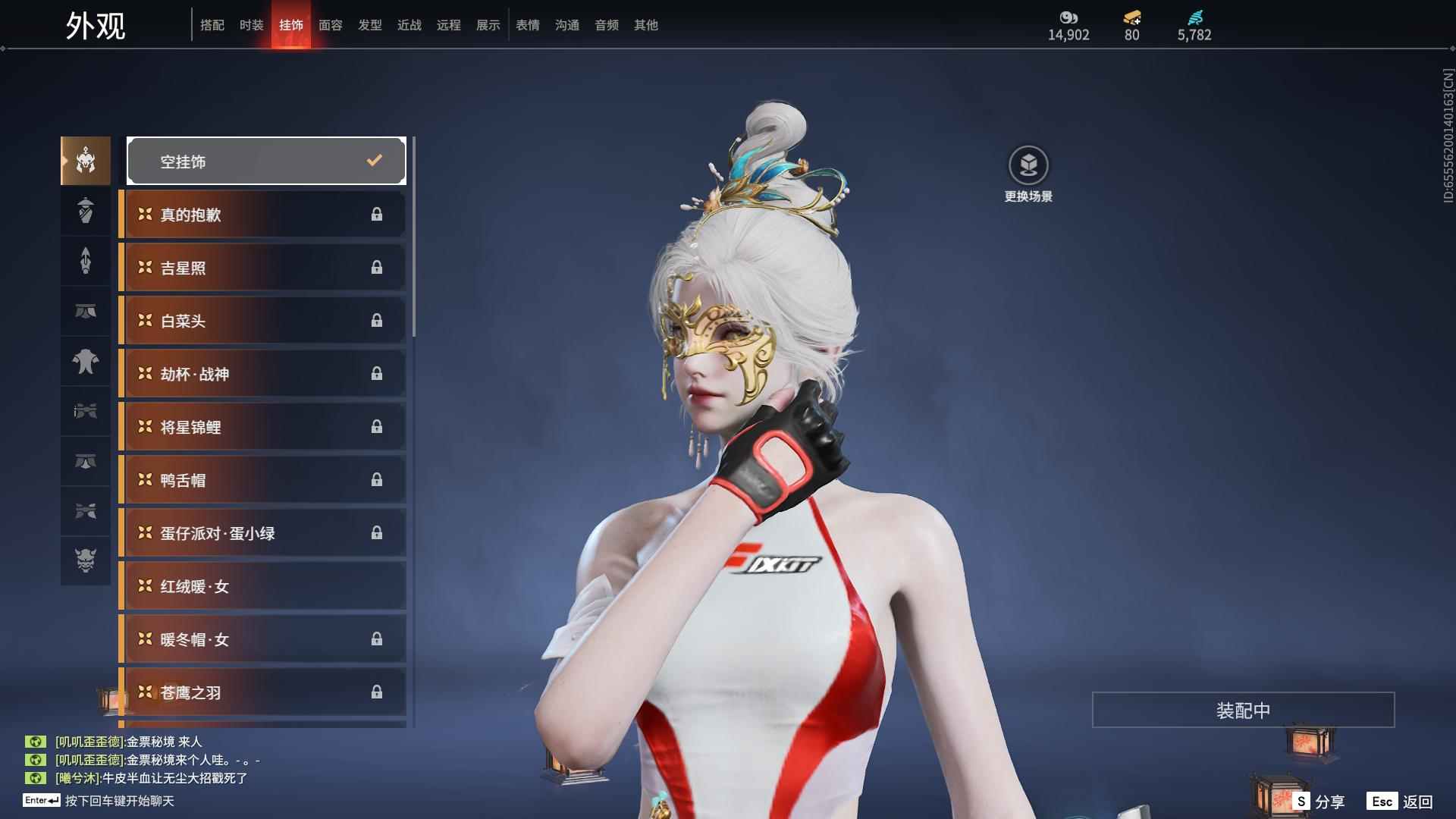The image size is (1456, 819).
Task: Select the 鸭舌帽 accessory
Action: 262,480
